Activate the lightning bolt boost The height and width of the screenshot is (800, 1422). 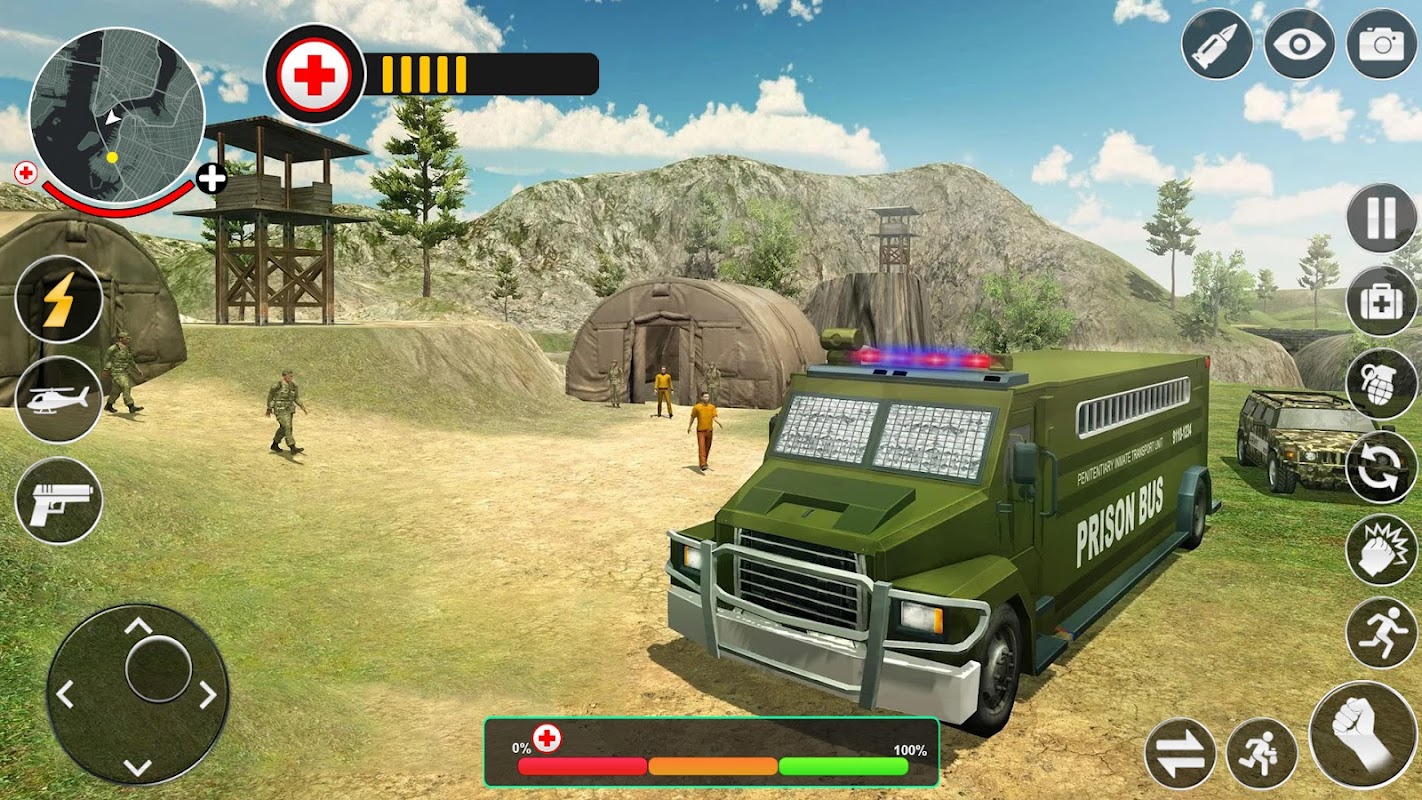59,299
